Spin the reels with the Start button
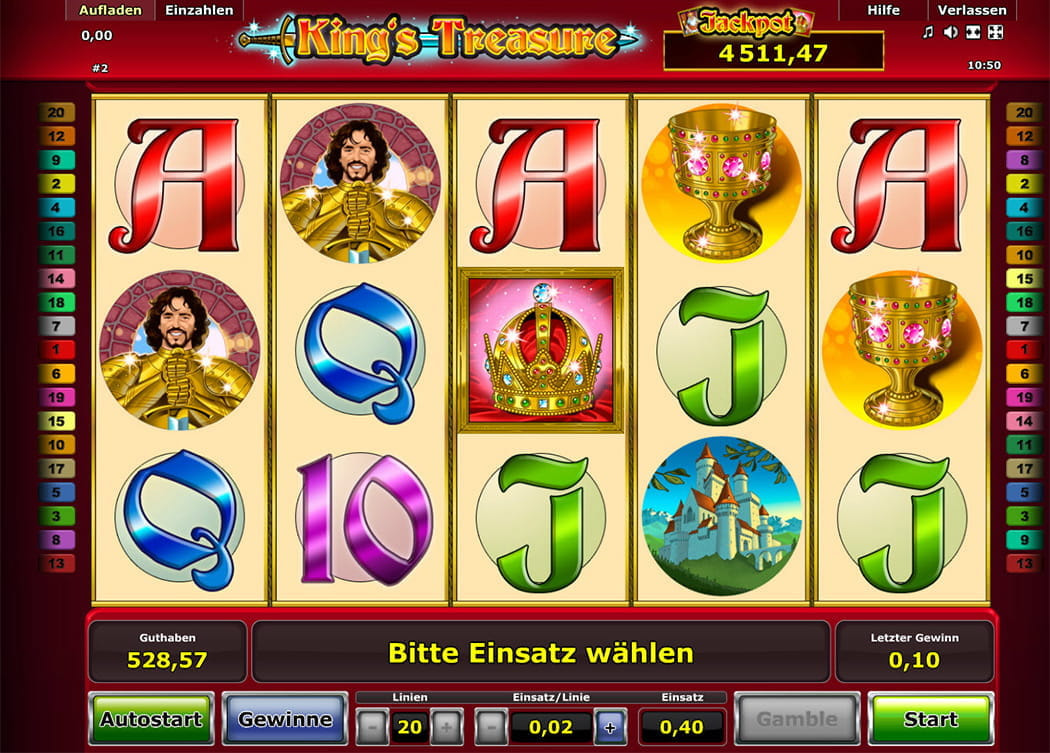 930,719
